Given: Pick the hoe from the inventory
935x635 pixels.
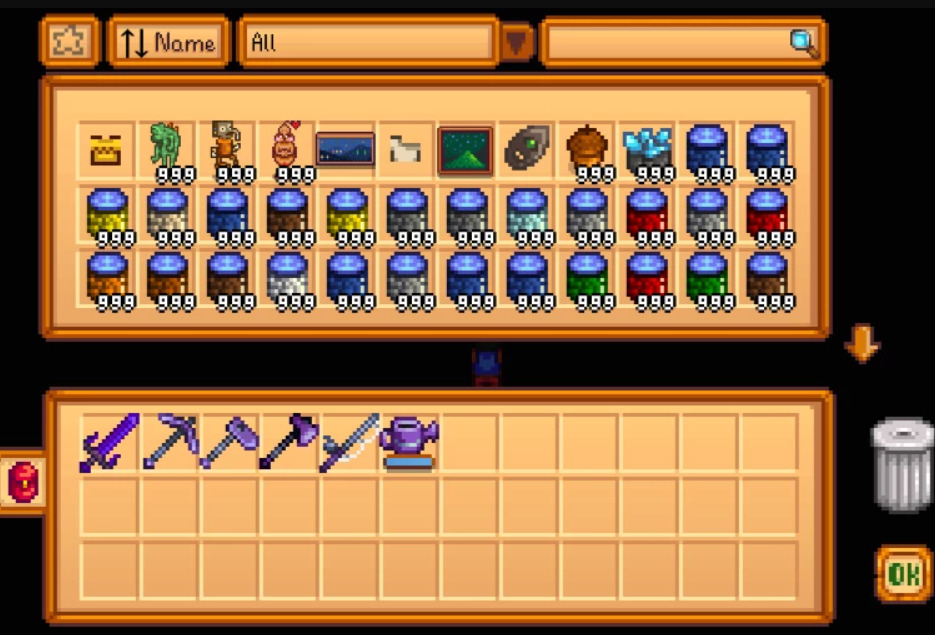Looking at the screenshot, I should point(229,442).
